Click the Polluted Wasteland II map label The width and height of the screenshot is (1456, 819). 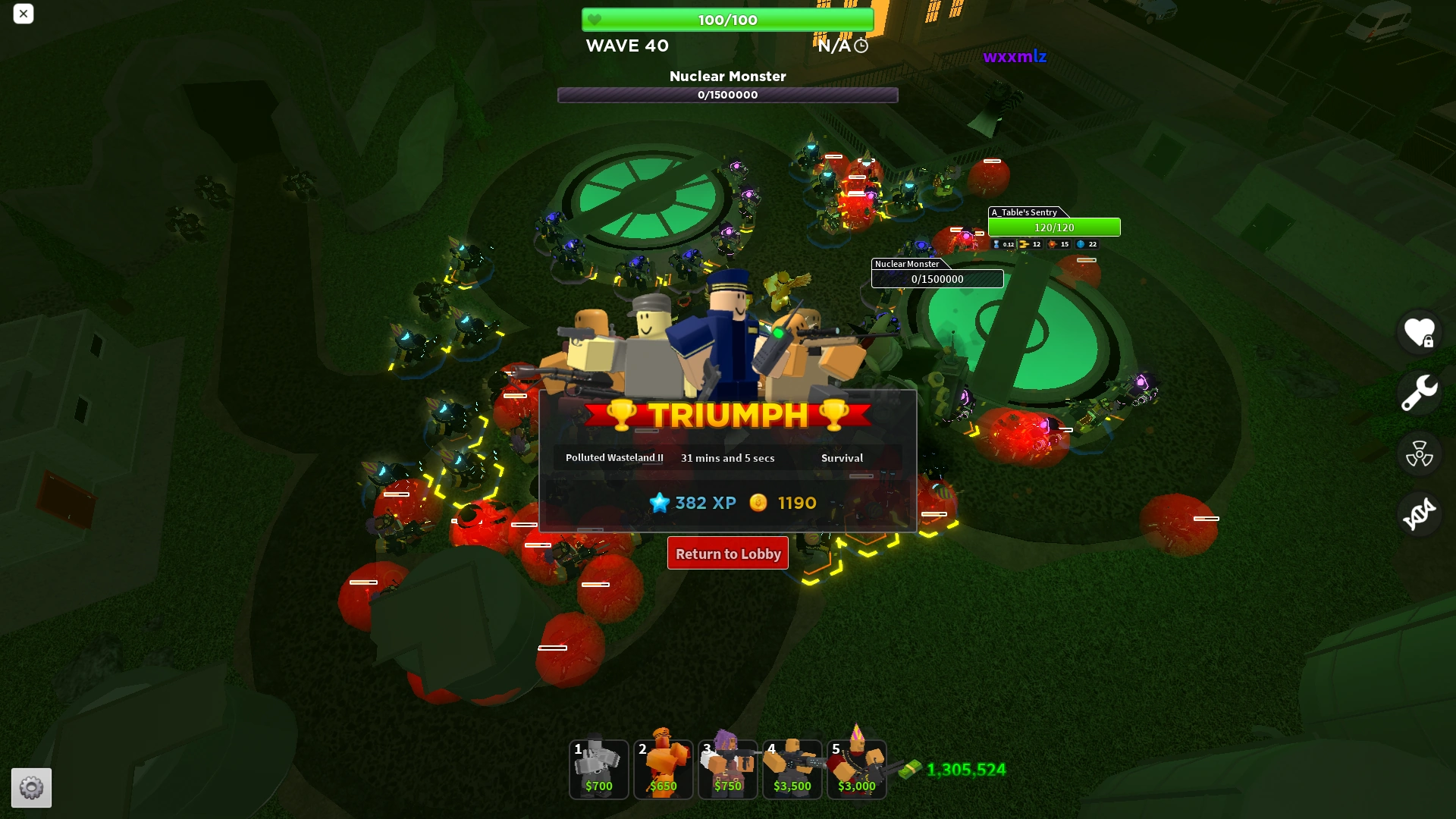tap(614, 458)
